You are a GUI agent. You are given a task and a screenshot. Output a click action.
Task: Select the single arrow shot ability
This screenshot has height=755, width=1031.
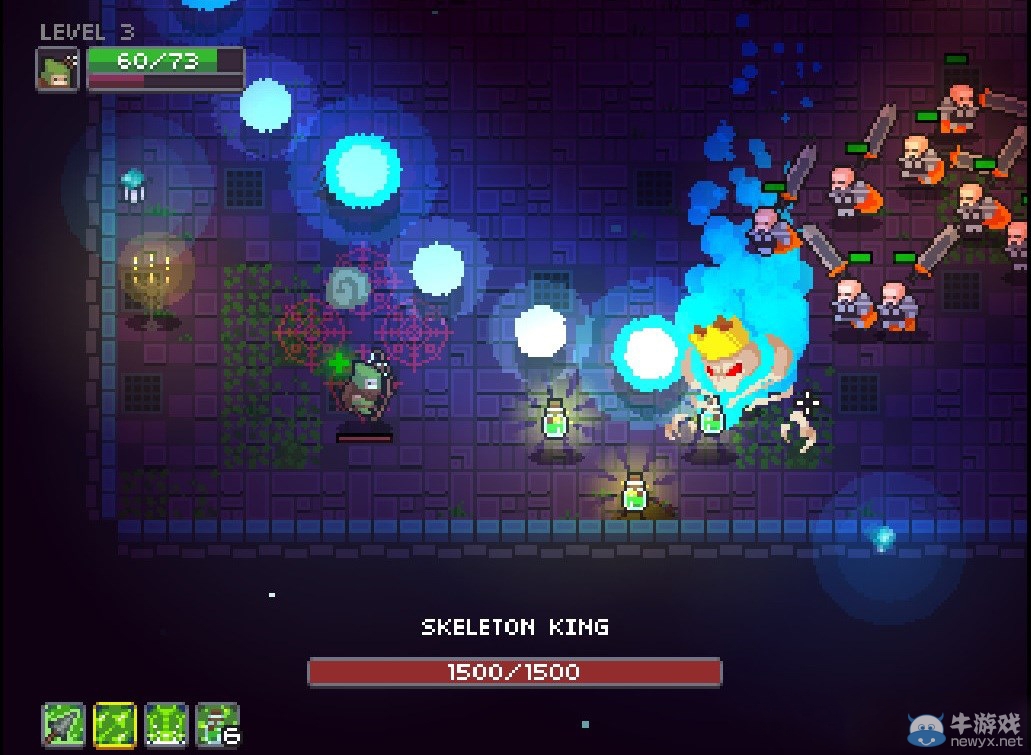point(62,724)
